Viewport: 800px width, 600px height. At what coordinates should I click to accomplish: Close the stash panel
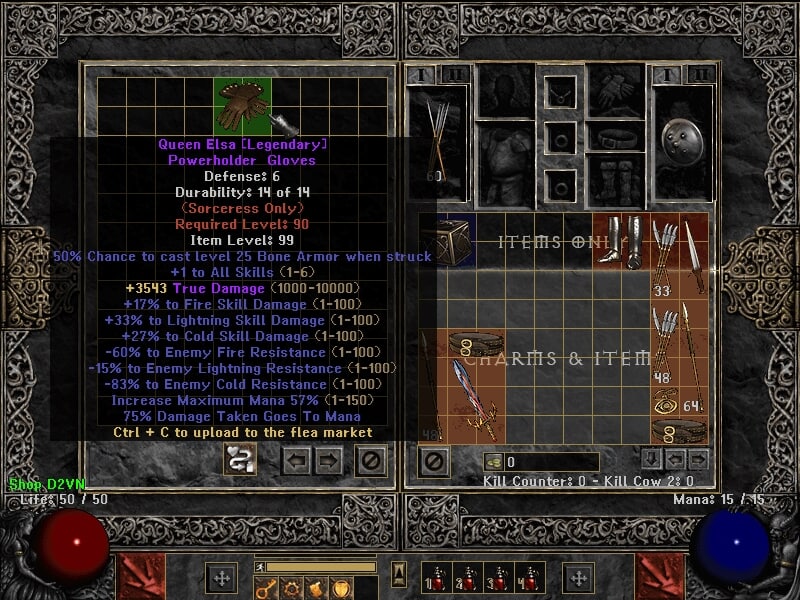pyautogui.click(x=371, y=461)
